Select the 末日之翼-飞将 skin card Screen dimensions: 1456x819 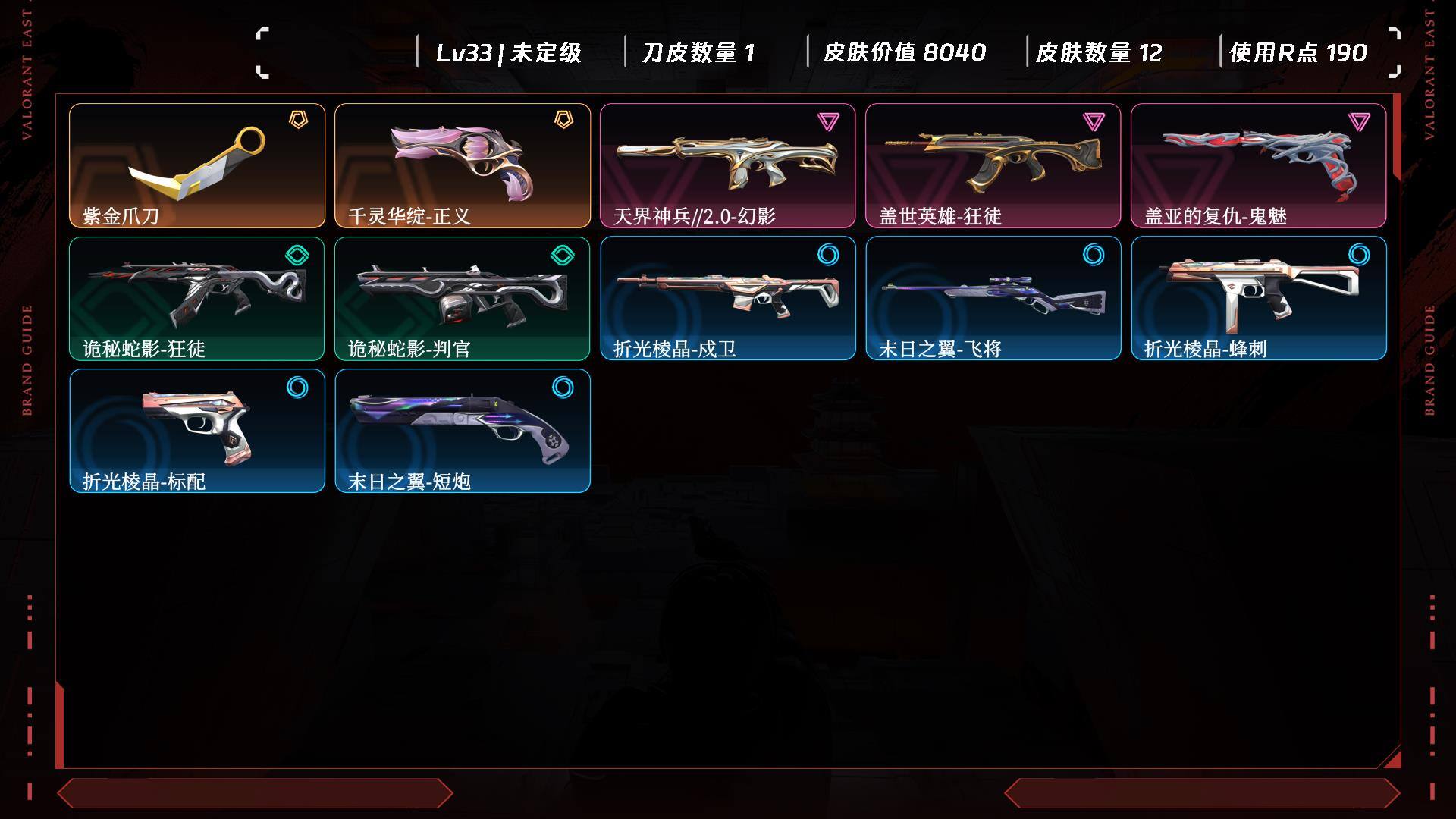pyautogui.click(x=993, y=298)
